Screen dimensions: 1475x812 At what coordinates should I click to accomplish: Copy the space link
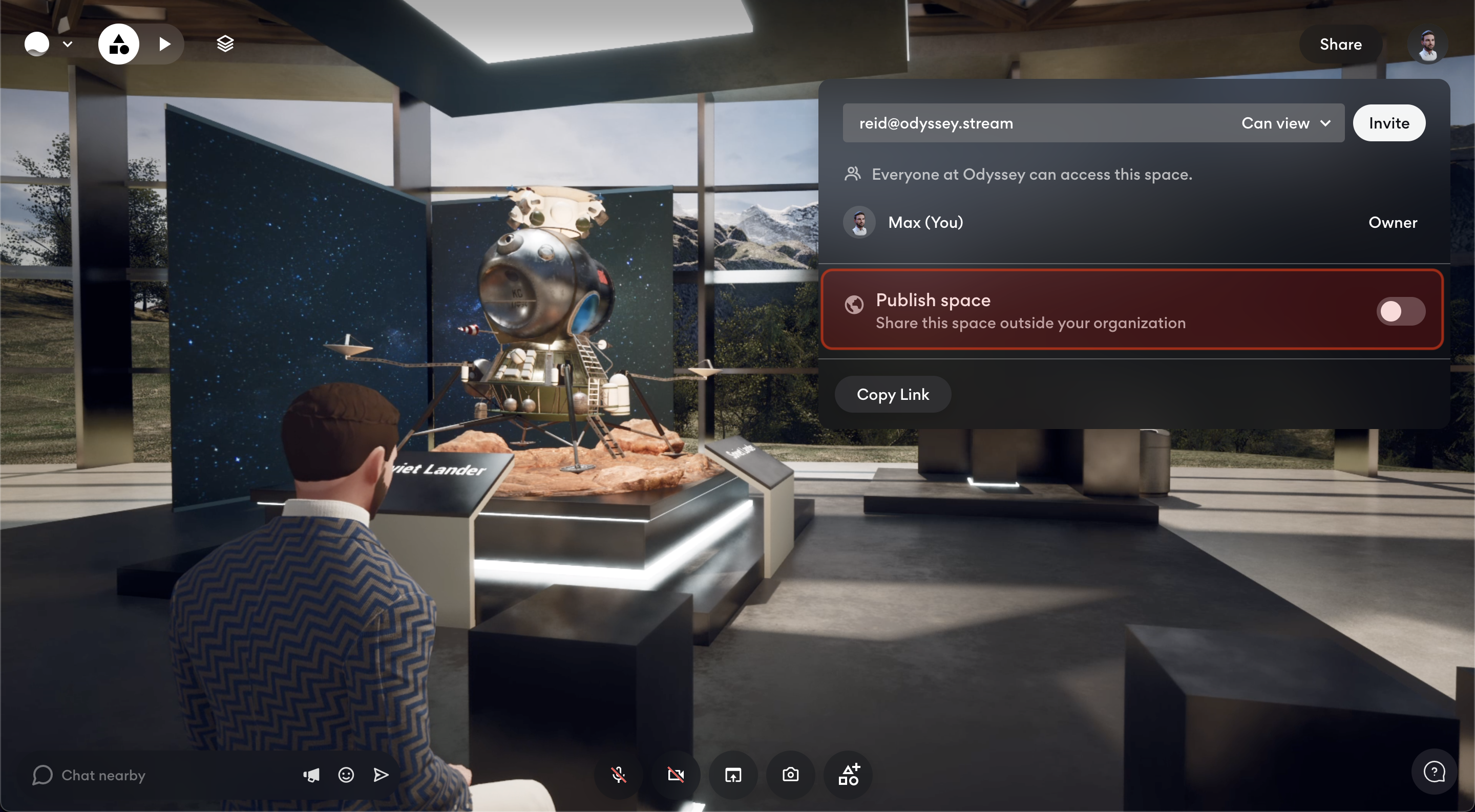(892, 394)
